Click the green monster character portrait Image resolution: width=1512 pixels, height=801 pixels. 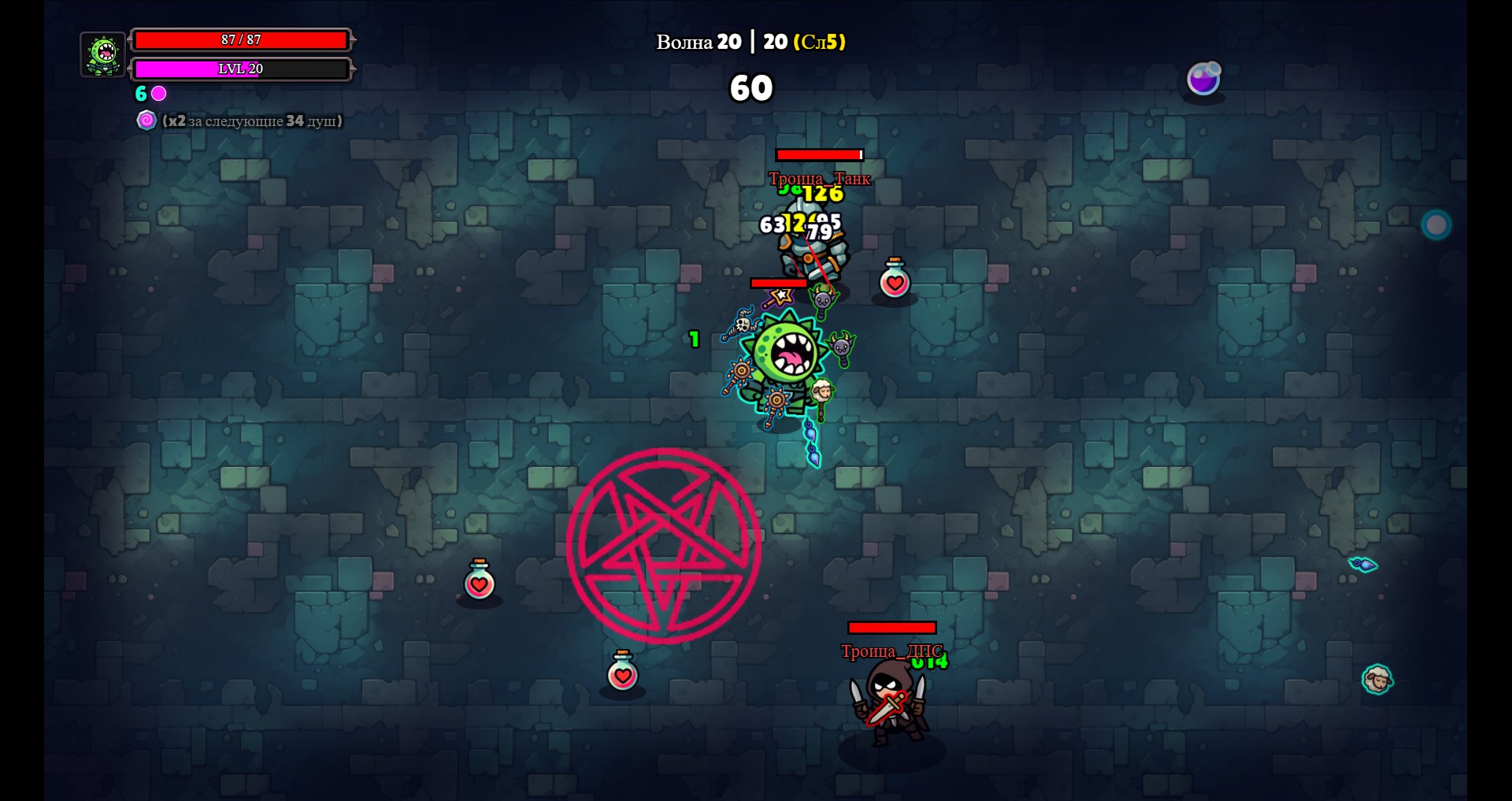pos(103,54)
